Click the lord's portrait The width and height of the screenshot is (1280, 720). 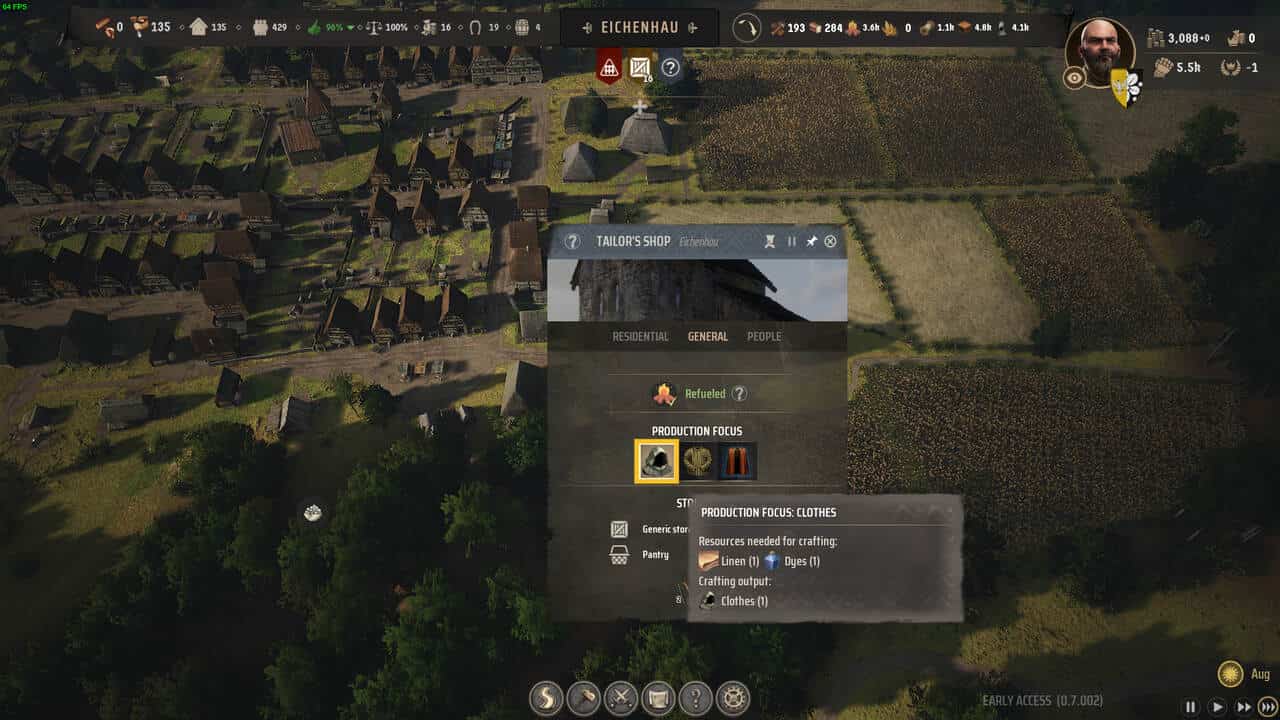click(x=1100, y=50)
